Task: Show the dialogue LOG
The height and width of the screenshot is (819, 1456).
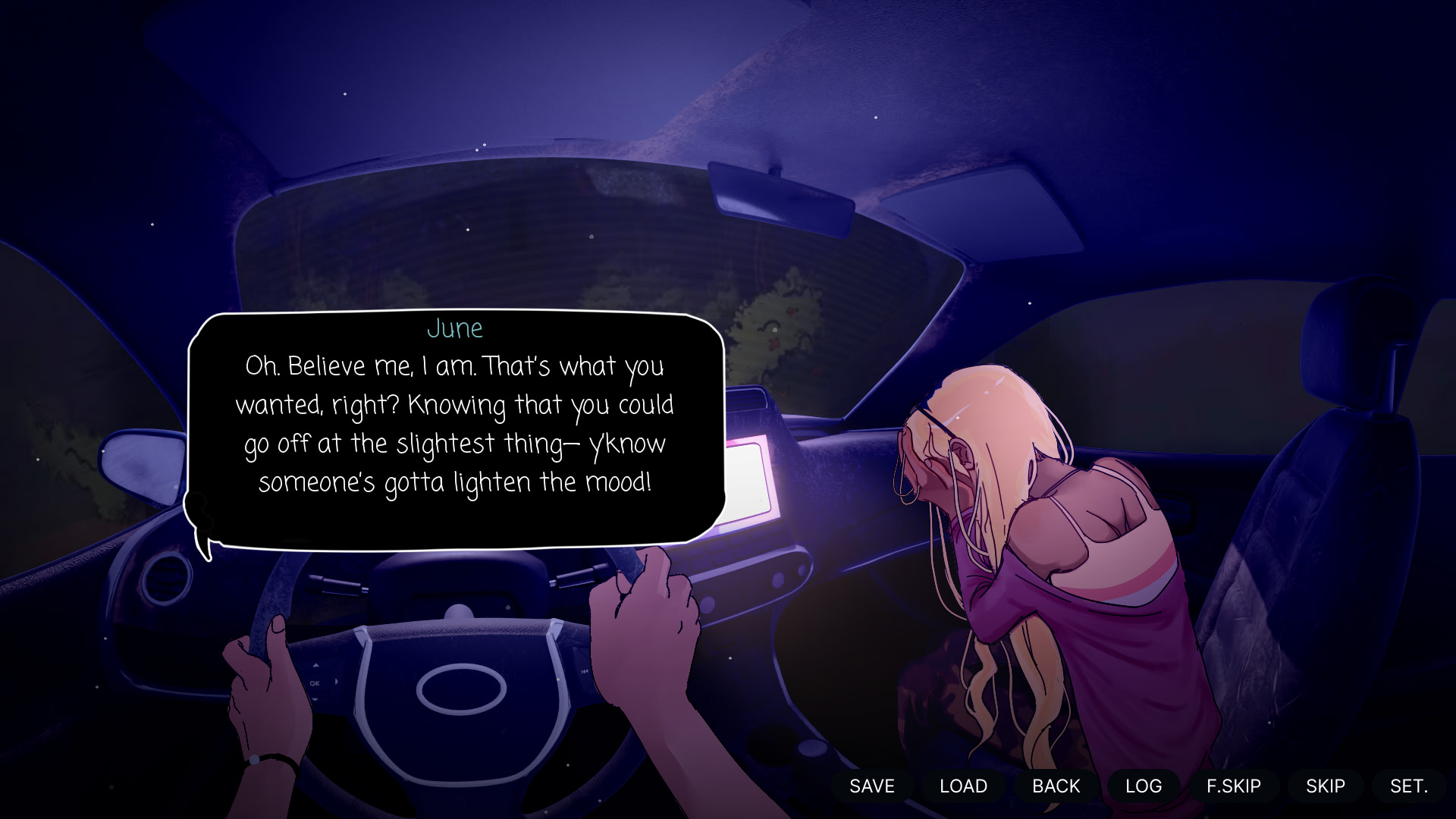Action: pos(1144,786)
